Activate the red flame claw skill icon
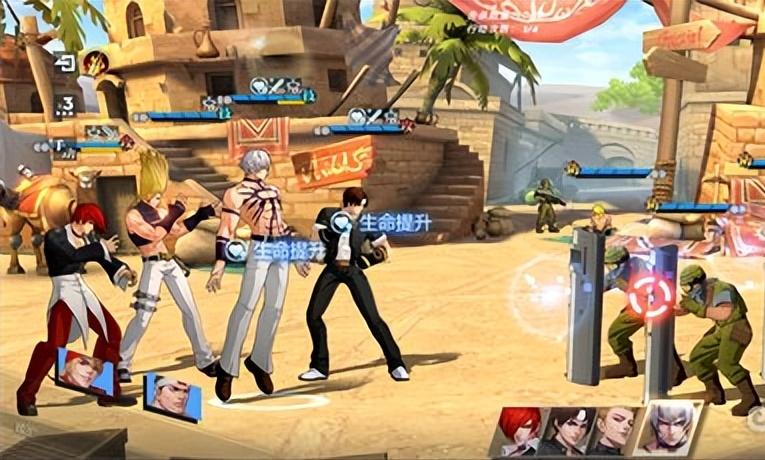 pos(95,63)
